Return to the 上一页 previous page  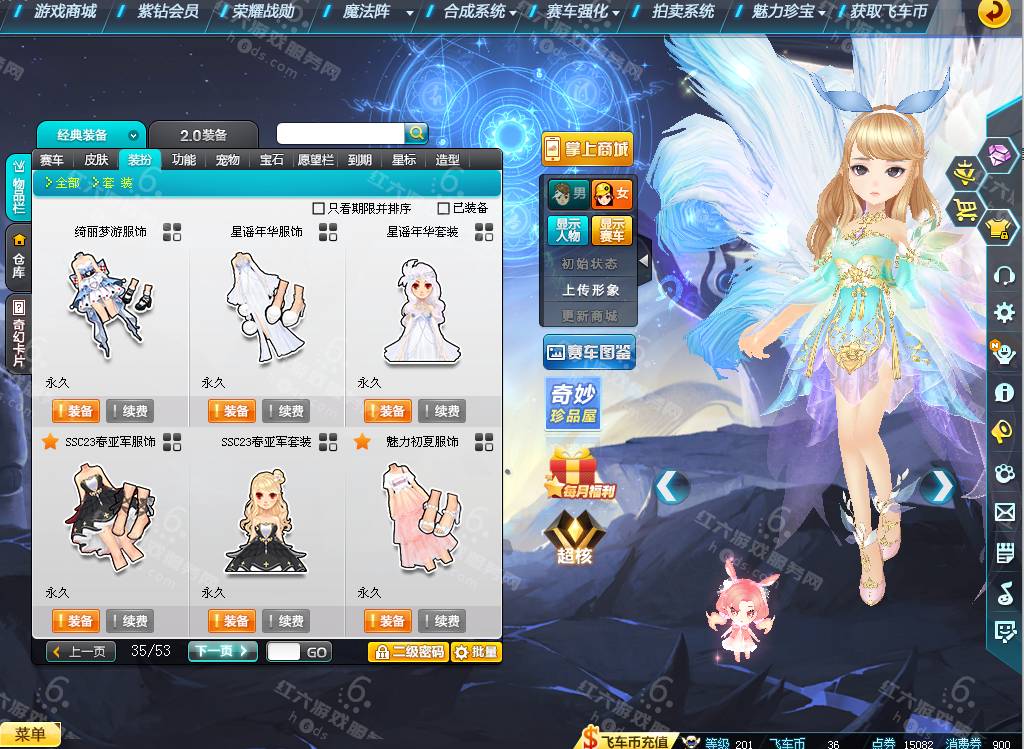(80, 651)
